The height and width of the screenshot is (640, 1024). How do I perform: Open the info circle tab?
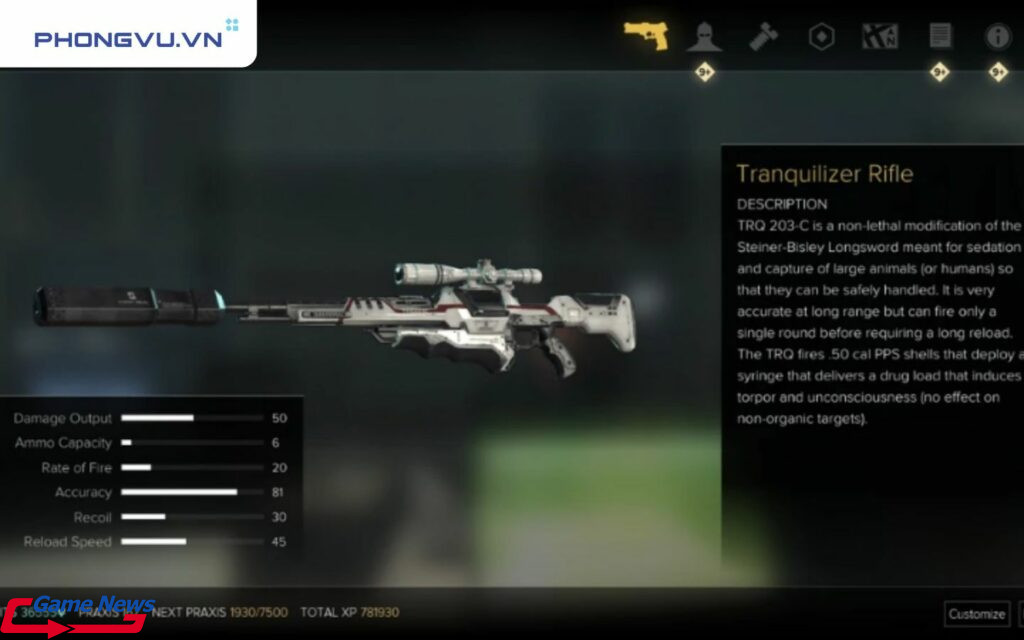pos(998,37)
